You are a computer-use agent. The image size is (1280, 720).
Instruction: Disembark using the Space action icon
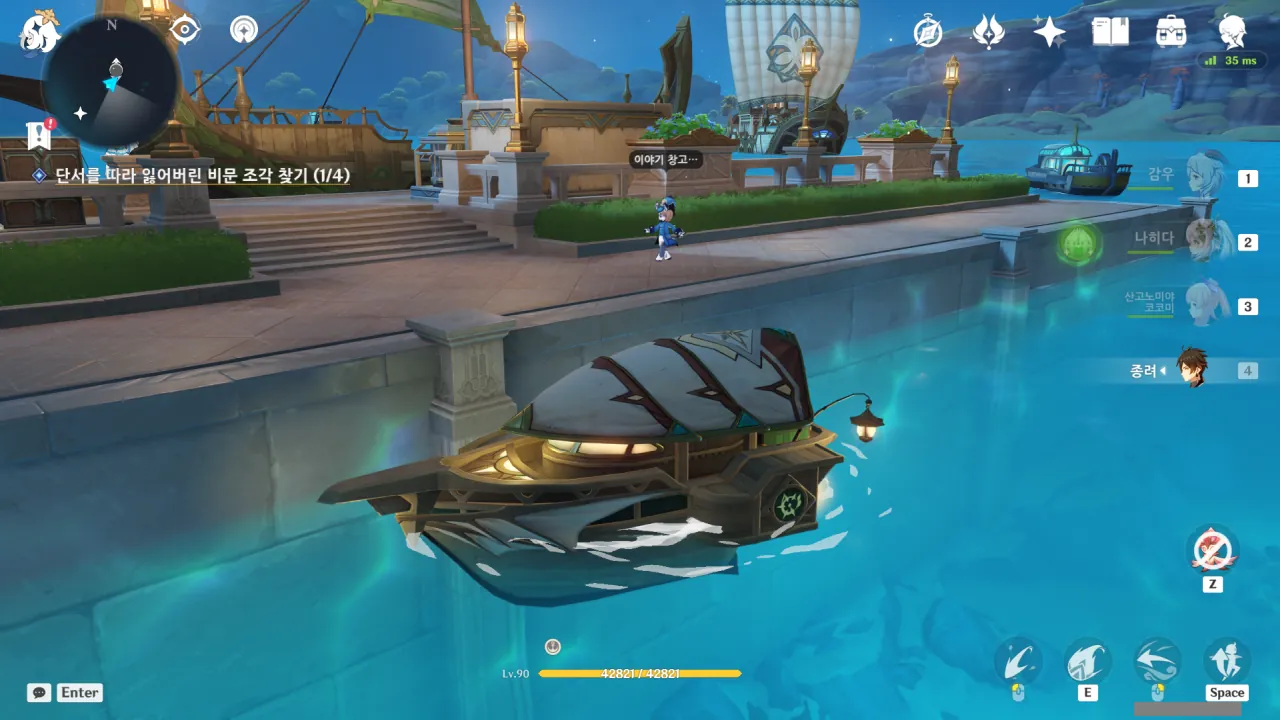point(1226,662)
